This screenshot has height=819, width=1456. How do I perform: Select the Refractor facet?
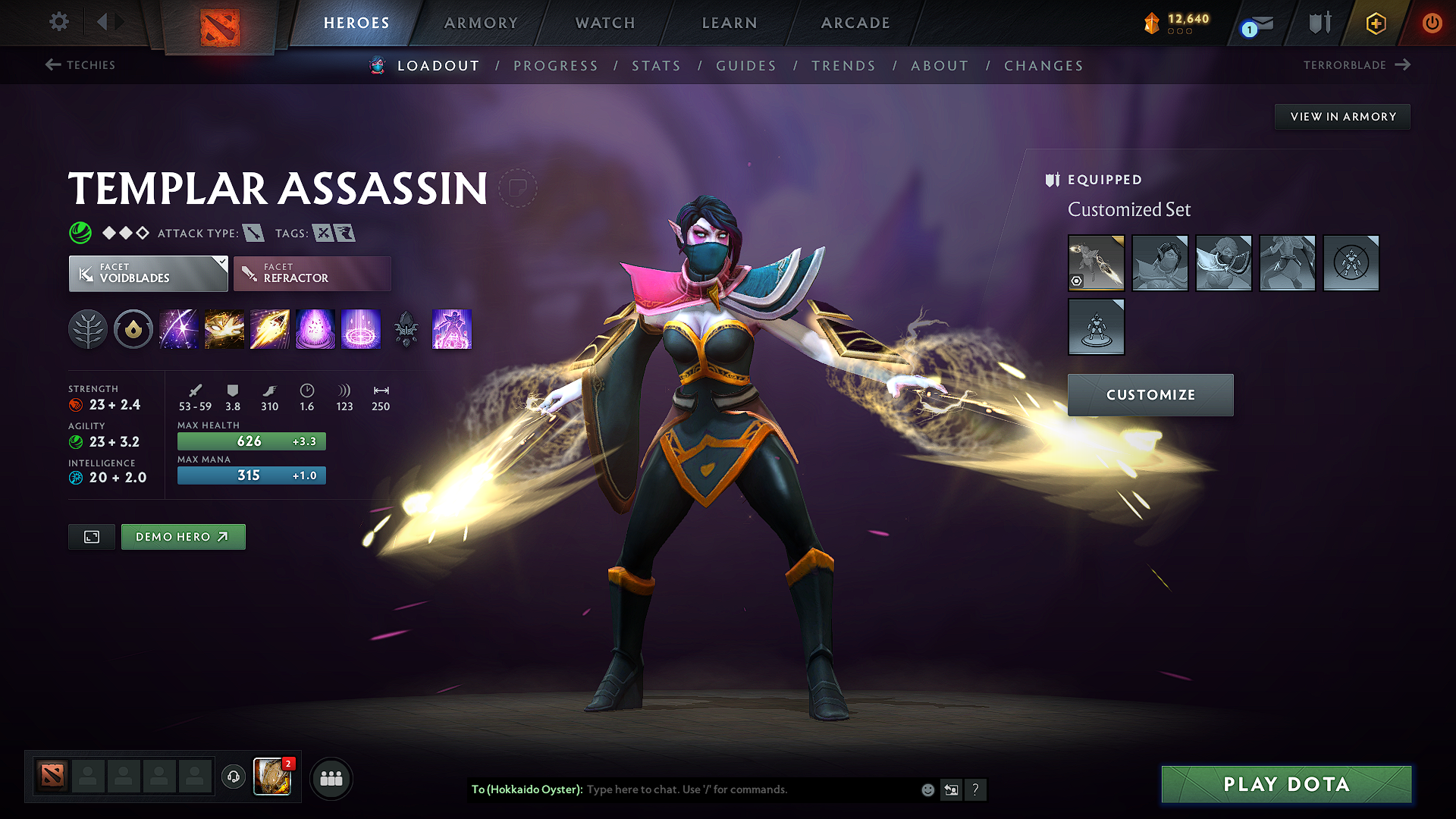click(312, 273)
